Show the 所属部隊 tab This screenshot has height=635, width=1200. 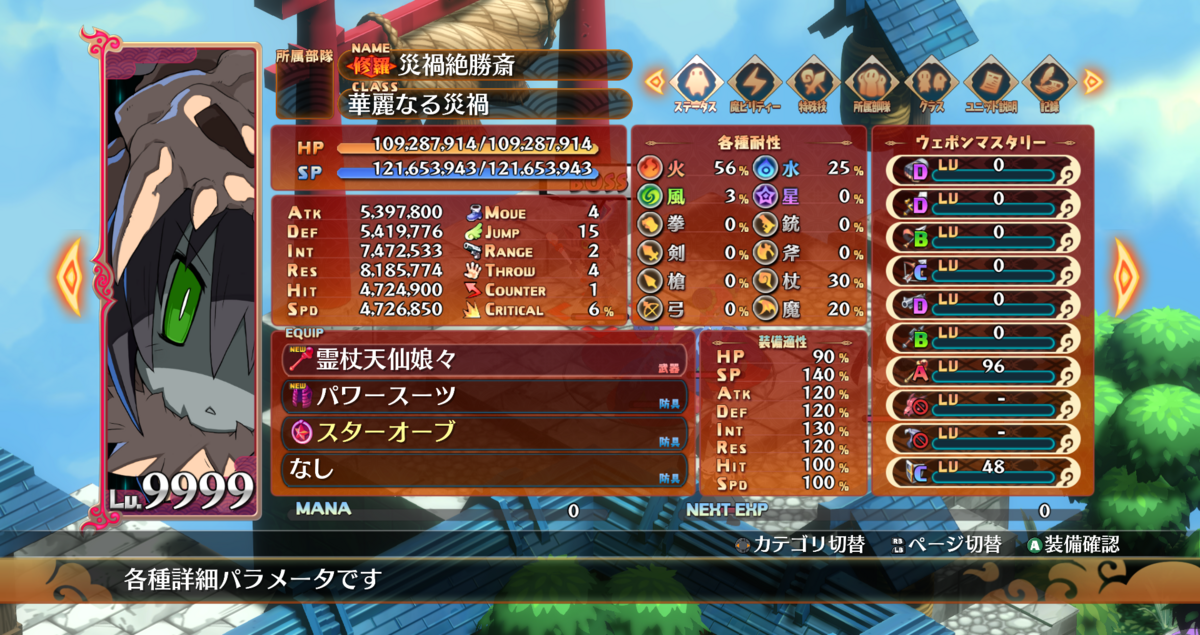tap(872, 84)
